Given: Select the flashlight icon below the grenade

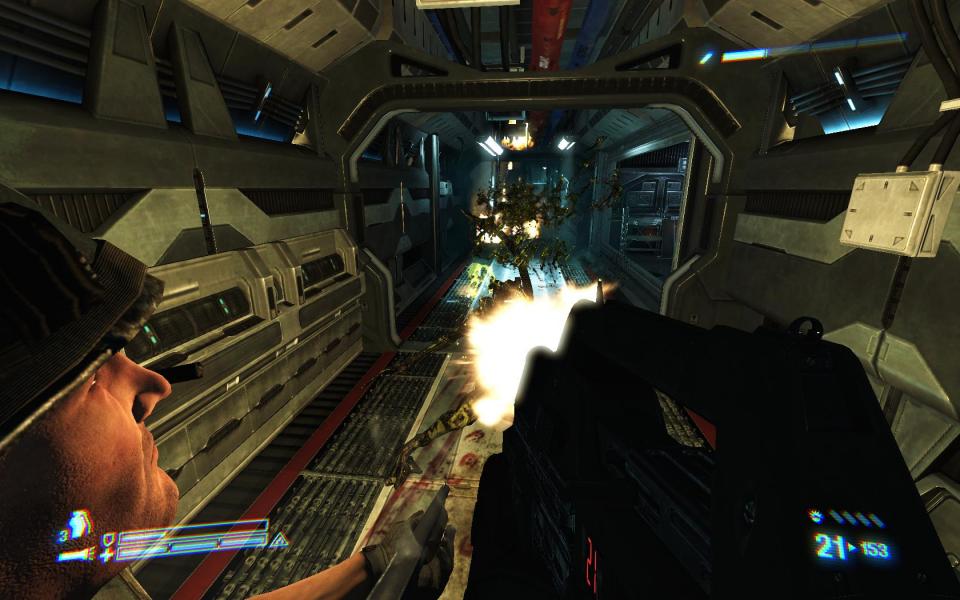Looking at the screenshot, I should click(74, 553).
